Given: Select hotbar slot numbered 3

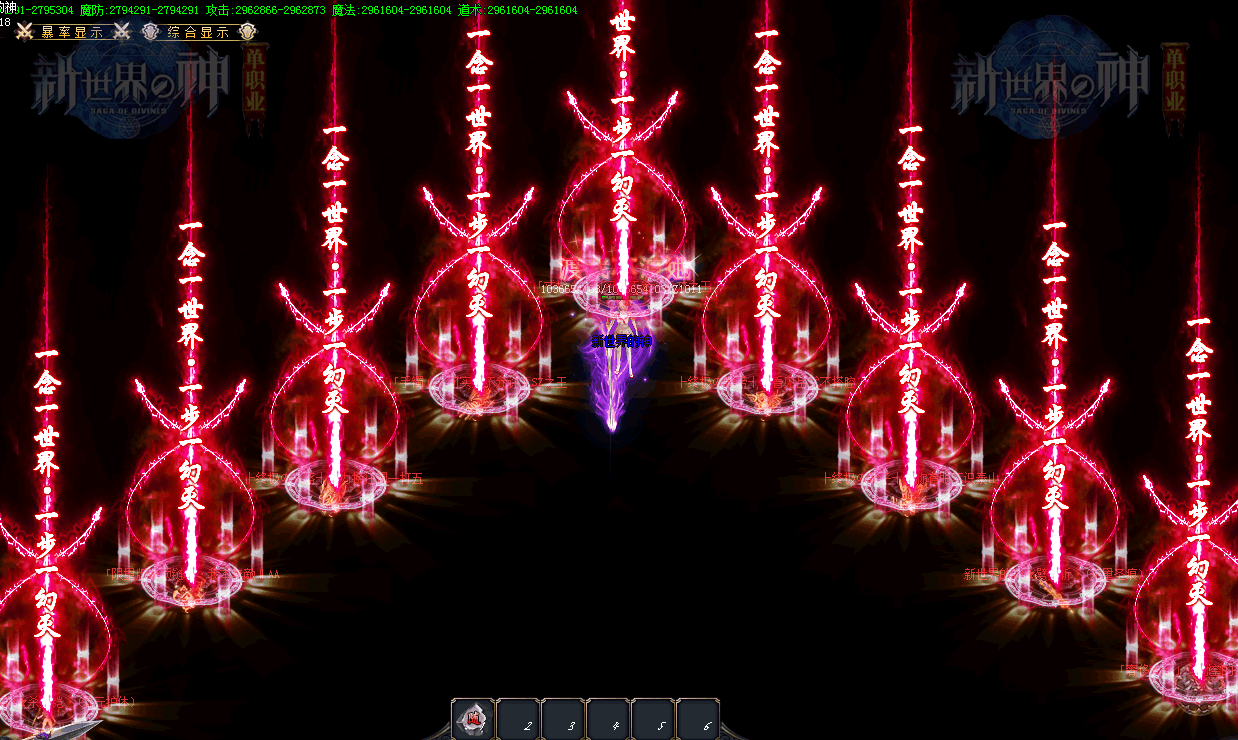Looking at the screenshot, I should point(564,719).
